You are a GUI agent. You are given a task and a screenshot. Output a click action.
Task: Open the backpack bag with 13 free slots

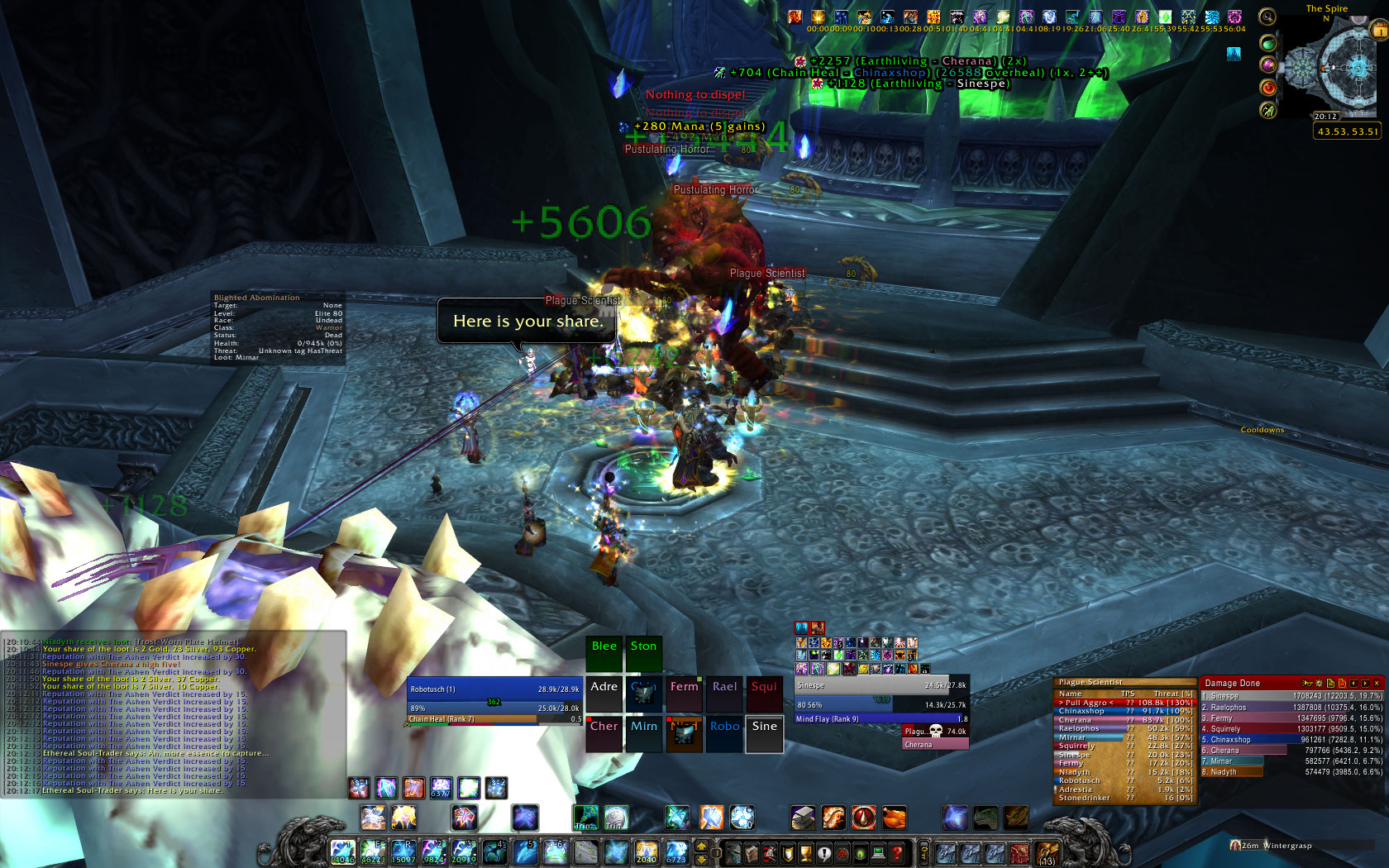coord(1047,853)
